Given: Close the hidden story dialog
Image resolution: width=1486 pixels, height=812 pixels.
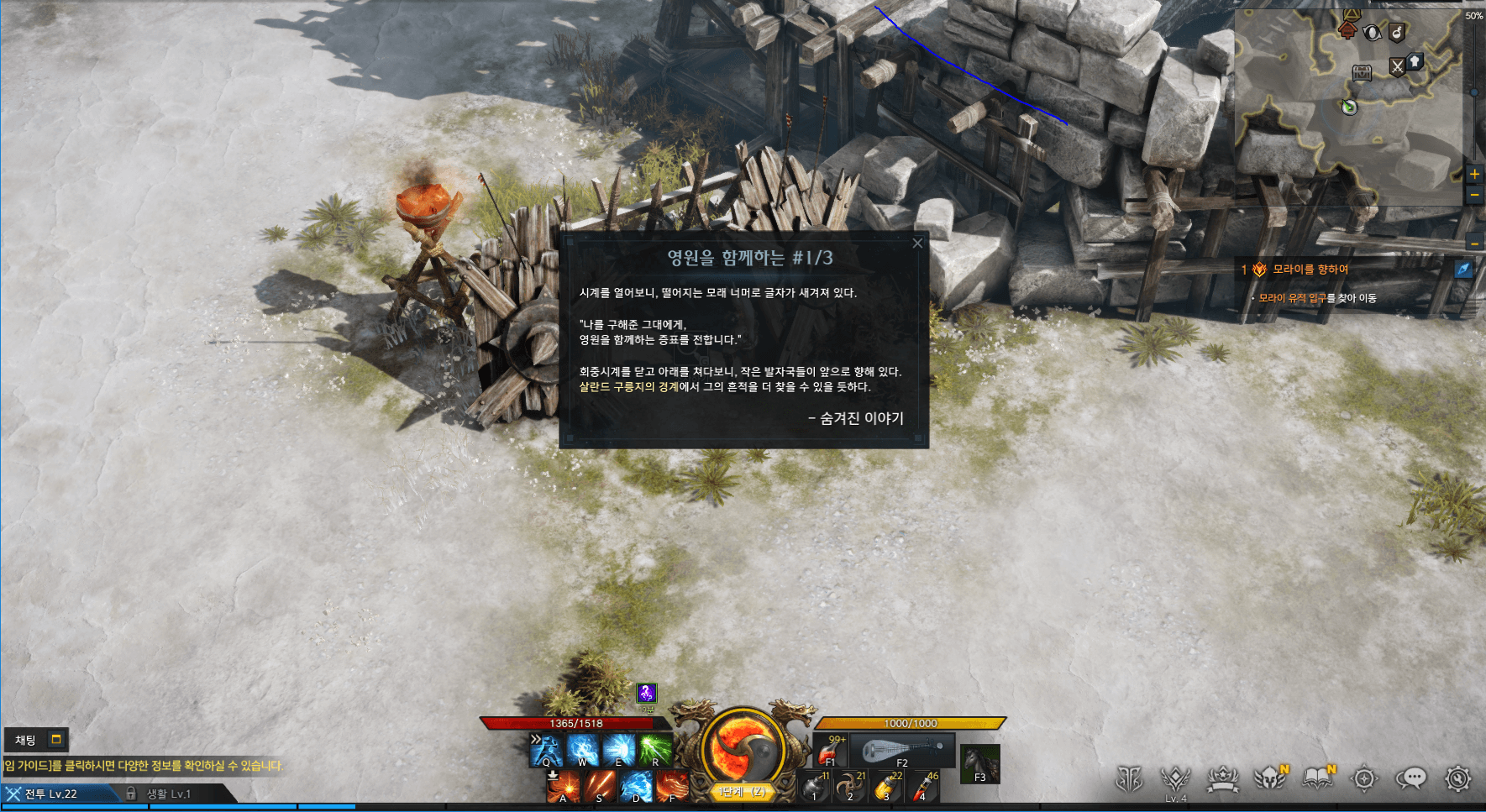Looking at the screenshot, I should click(917, 244).
